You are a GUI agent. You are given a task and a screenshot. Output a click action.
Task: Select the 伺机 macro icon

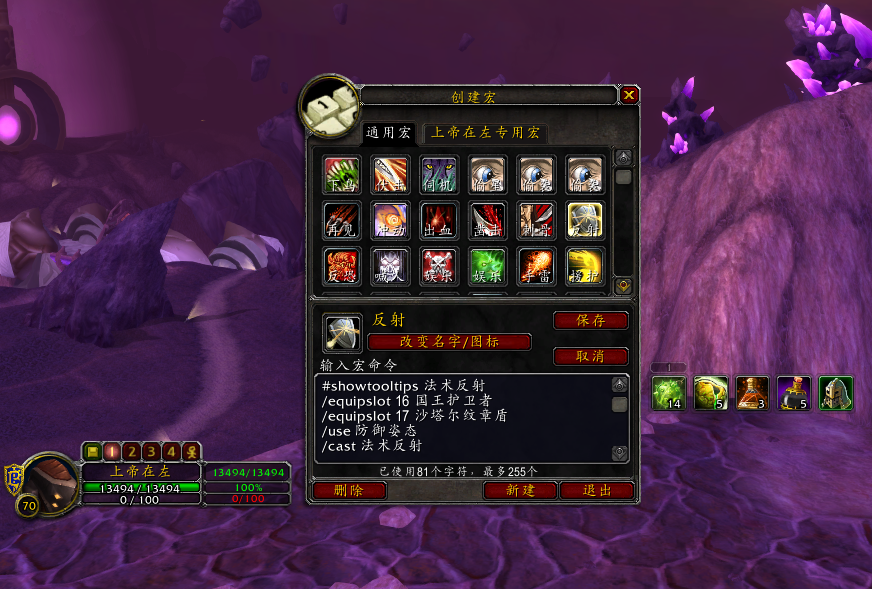pos(439,174)
